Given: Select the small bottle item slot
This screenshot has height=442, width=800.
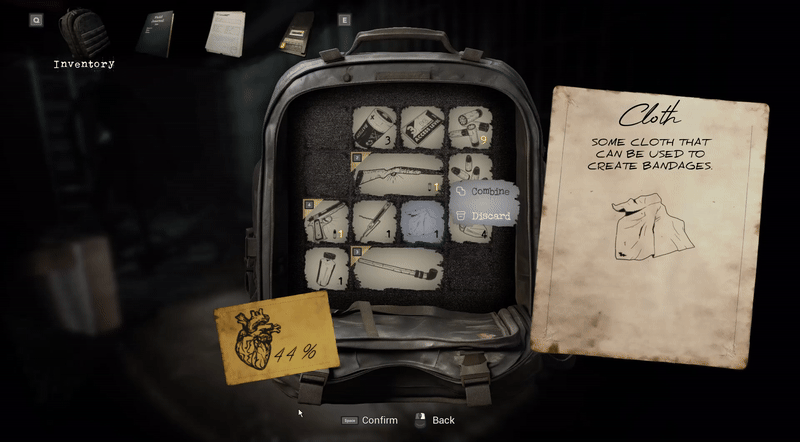Looking at the screenshot, I should point(326,268).
